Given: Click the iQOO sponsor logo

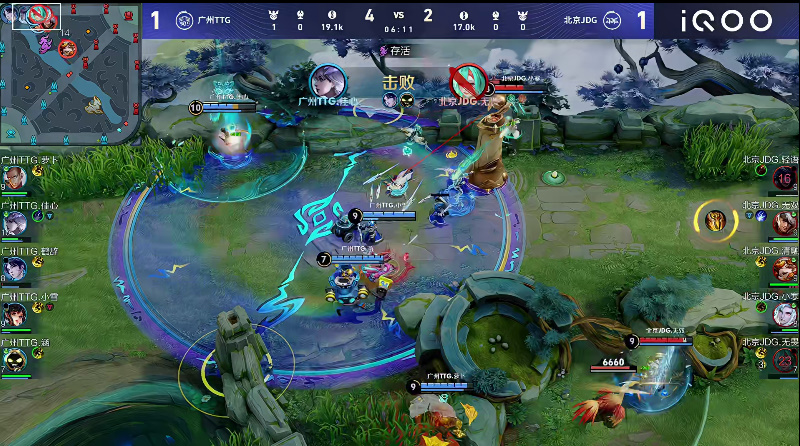Looking at the screenshot, I should (726, 20).
